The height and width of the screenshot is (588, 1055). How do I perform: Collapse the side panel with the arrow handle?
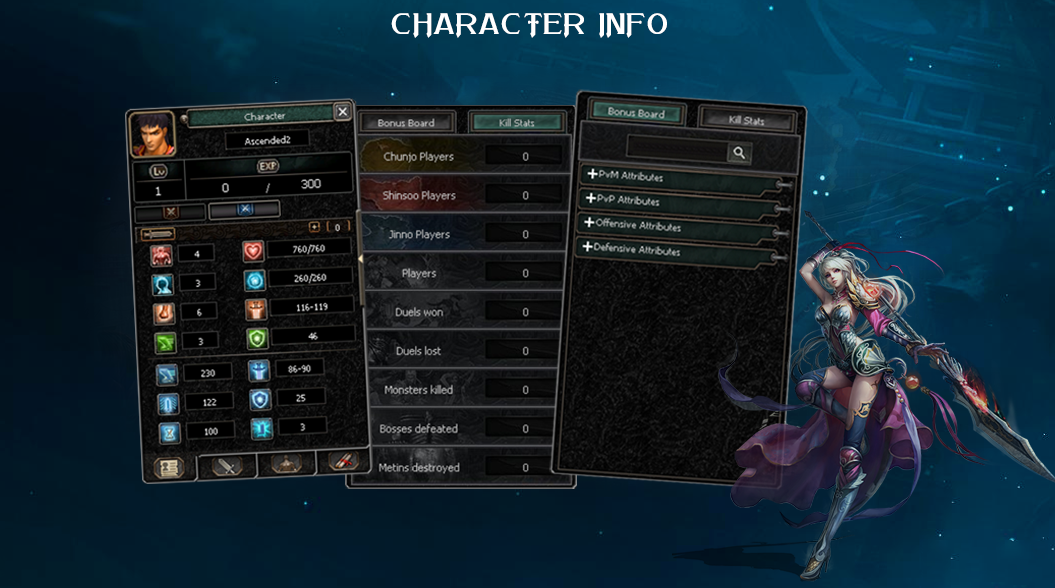point(360,258)
